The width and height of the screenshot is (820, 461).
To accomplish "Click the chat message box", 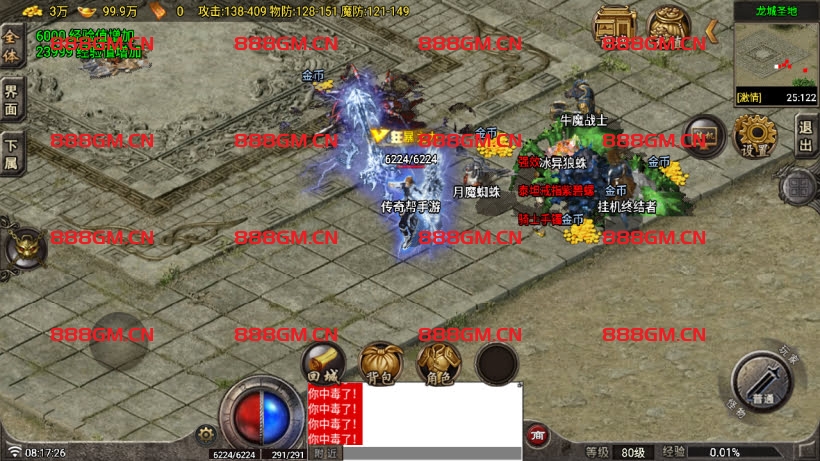I will (x=441, y=414).
